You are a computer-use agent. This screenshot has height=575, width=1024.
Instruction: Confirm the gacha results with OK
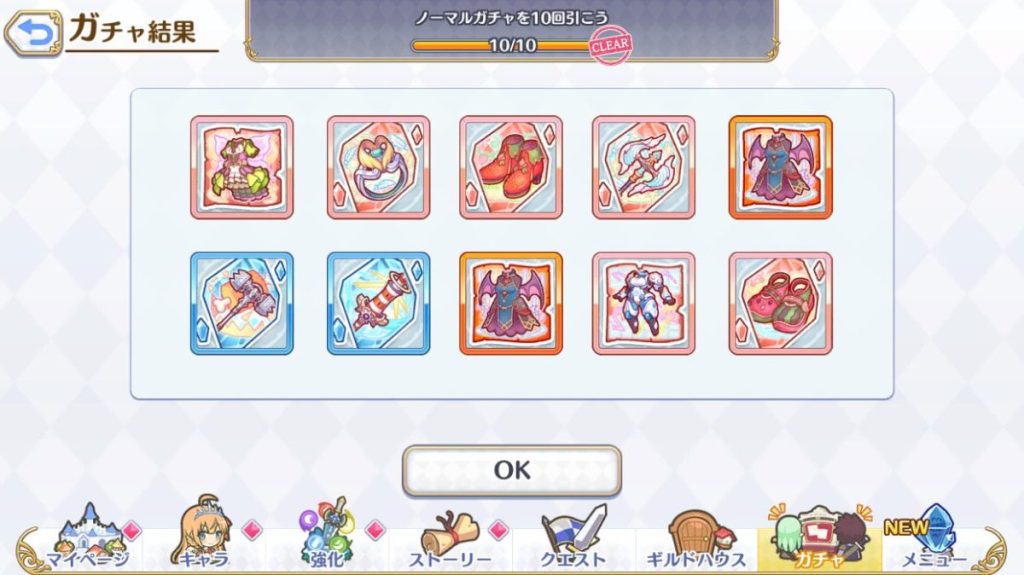pos(511,470)
